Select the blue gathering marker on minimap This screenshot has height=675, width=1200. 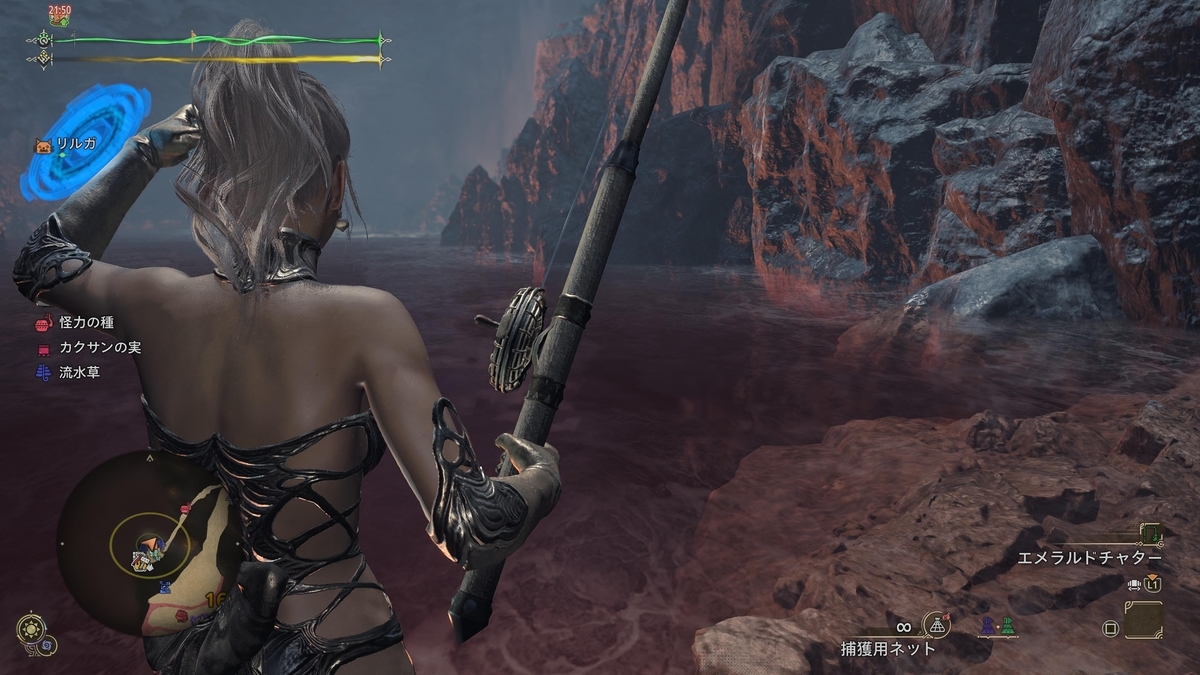[165, 588]
